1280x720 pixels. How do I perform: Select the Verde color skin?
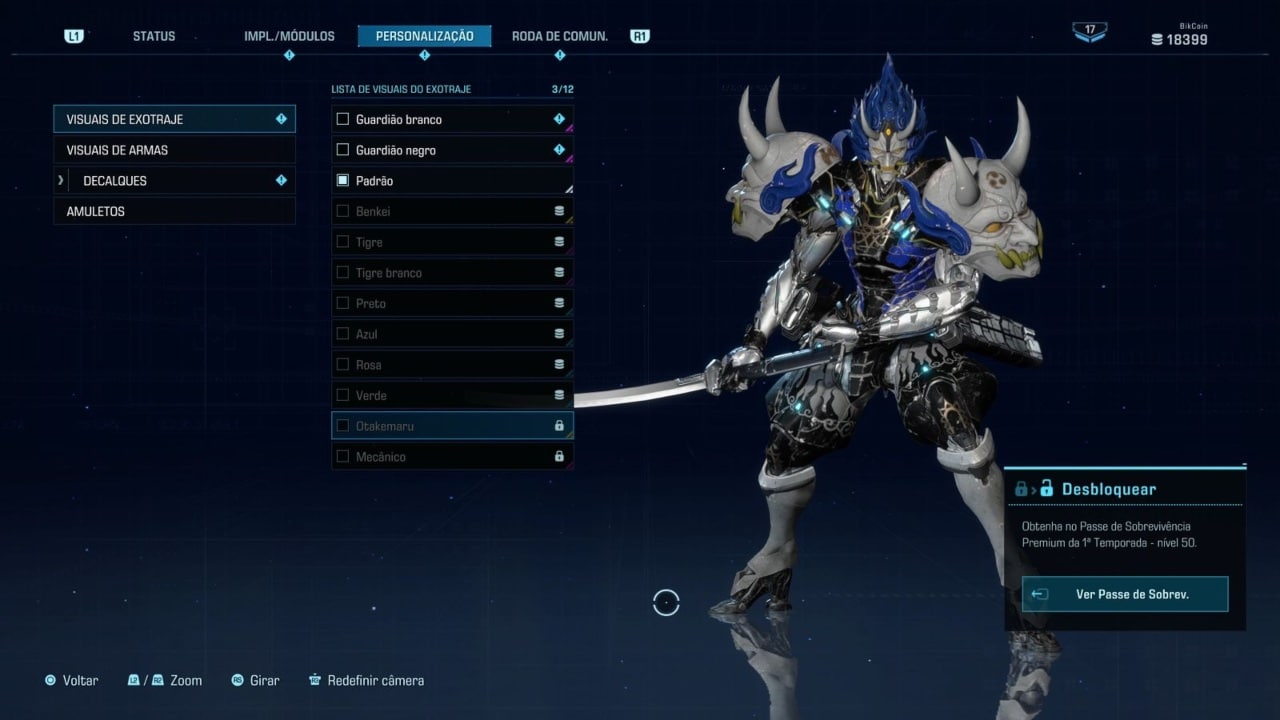tap(452, 395)
